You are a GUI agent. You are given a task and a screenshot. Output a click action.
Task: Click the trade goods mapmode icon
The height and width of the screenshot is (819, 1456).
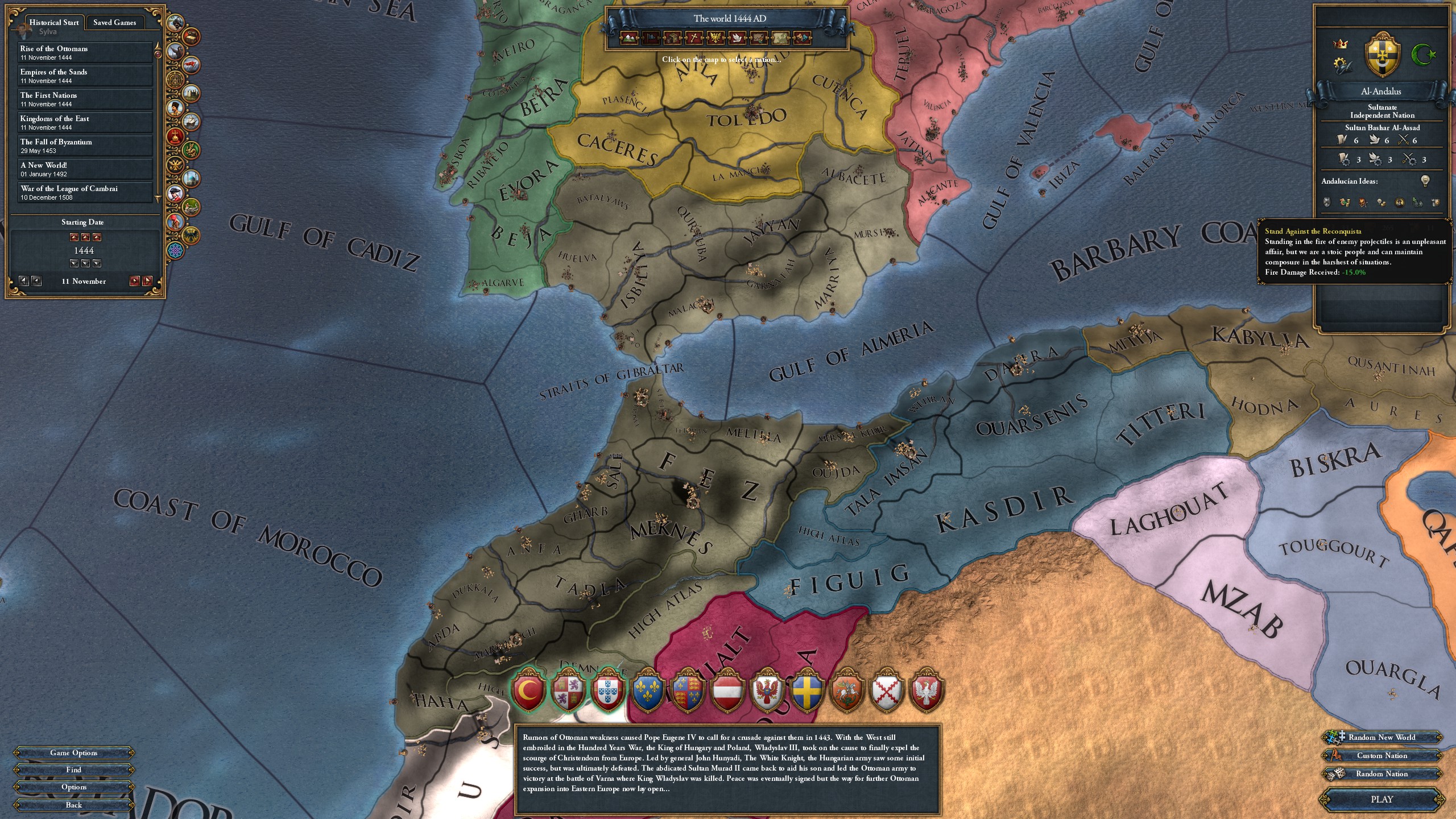point(672,38)
